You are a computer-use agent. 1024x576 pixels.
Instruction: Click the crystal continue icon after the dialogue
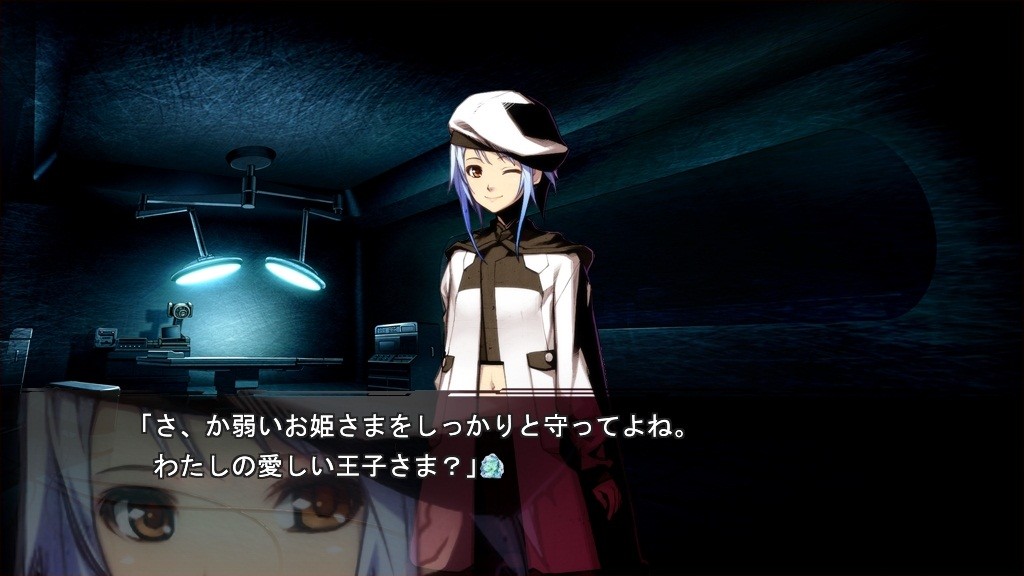[490, 466]
